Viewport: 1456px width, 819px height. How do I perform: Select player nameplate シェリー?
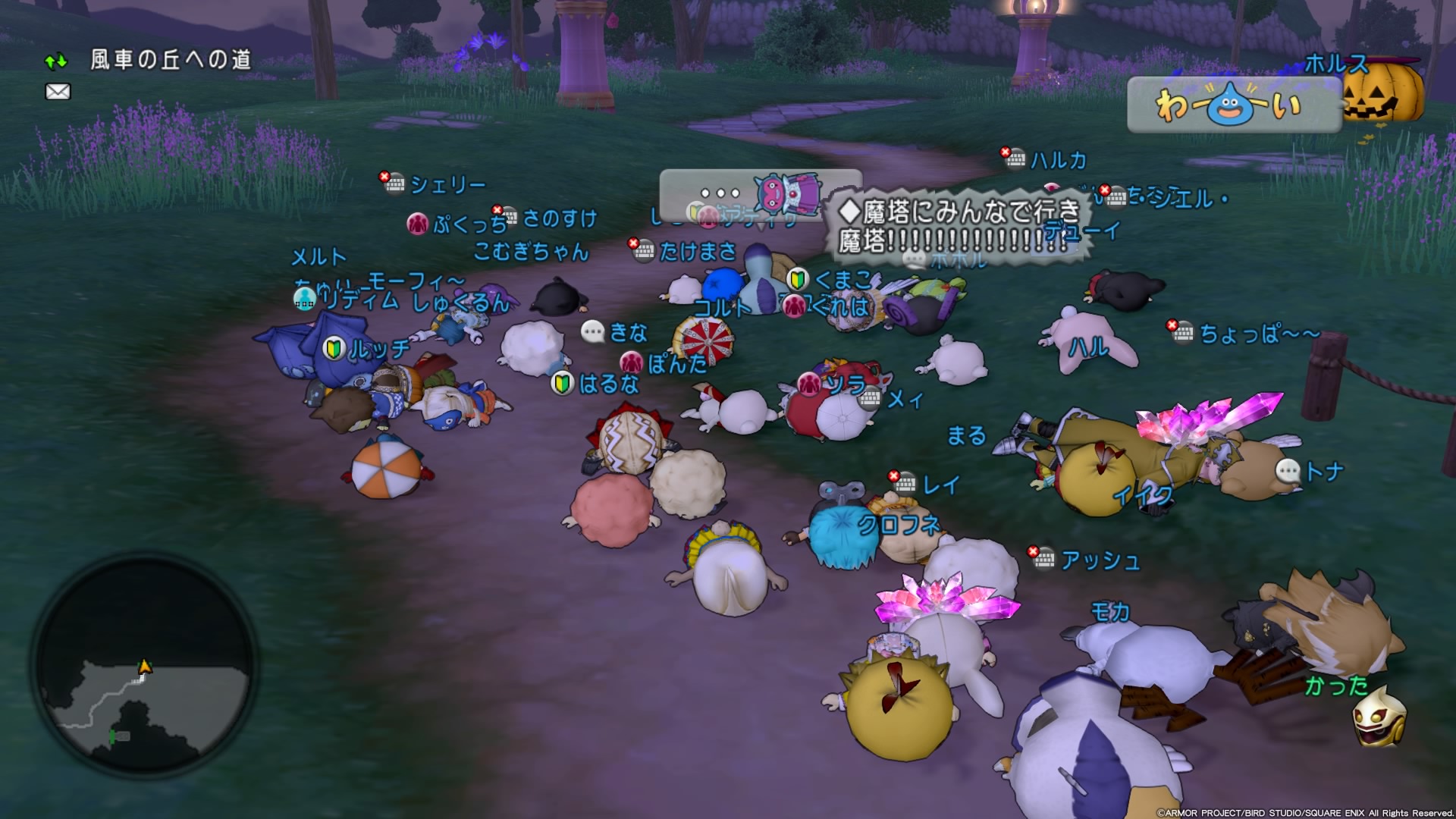coord(447,184)
